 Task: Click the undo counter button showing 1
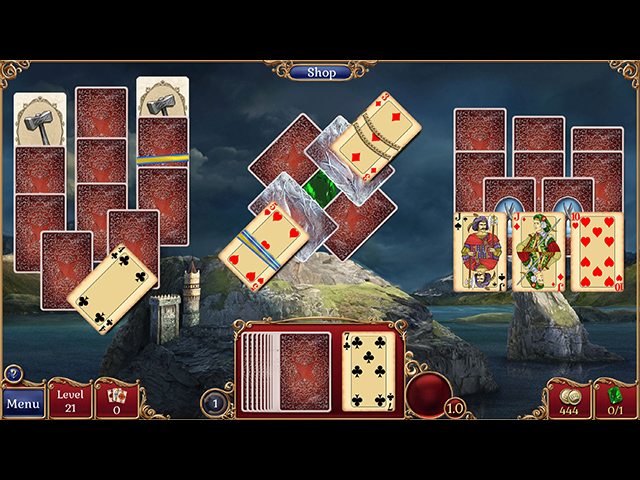coord(215,403)
